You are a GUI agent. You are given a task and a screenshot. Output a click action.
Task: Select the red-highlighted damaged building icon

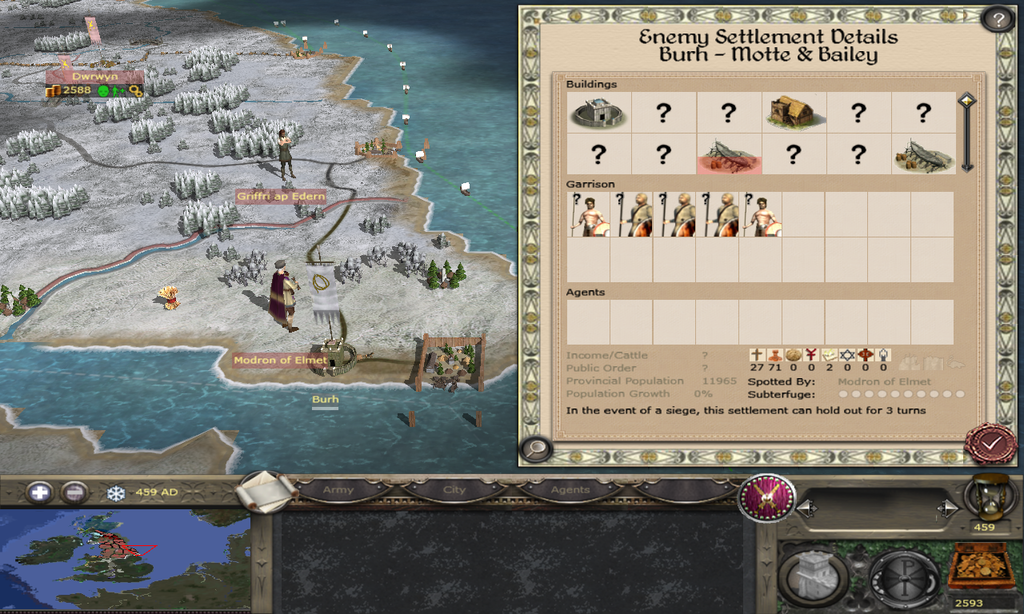(729, 155)
